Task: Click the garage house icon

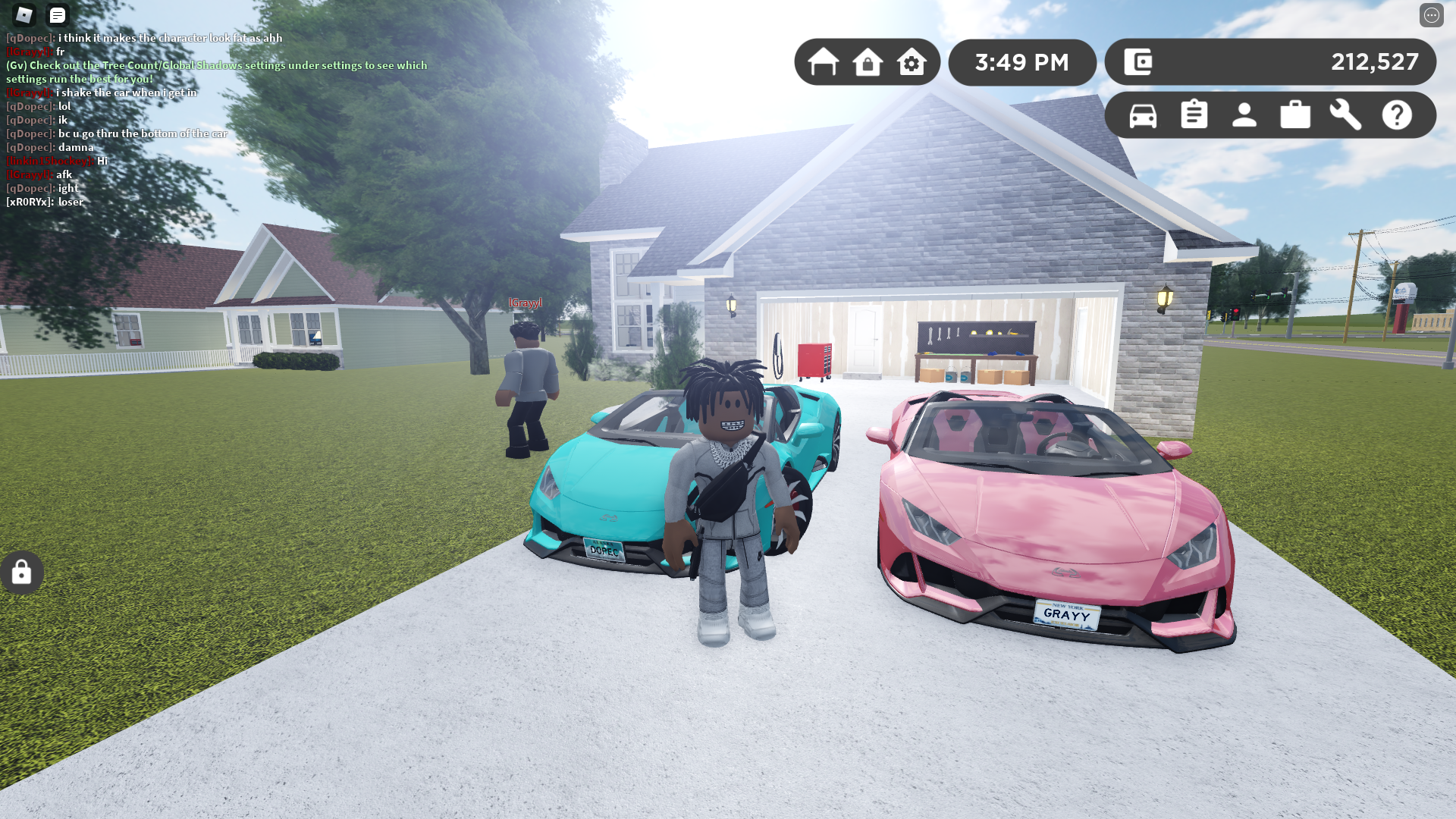Action: [x=823, y=62]
